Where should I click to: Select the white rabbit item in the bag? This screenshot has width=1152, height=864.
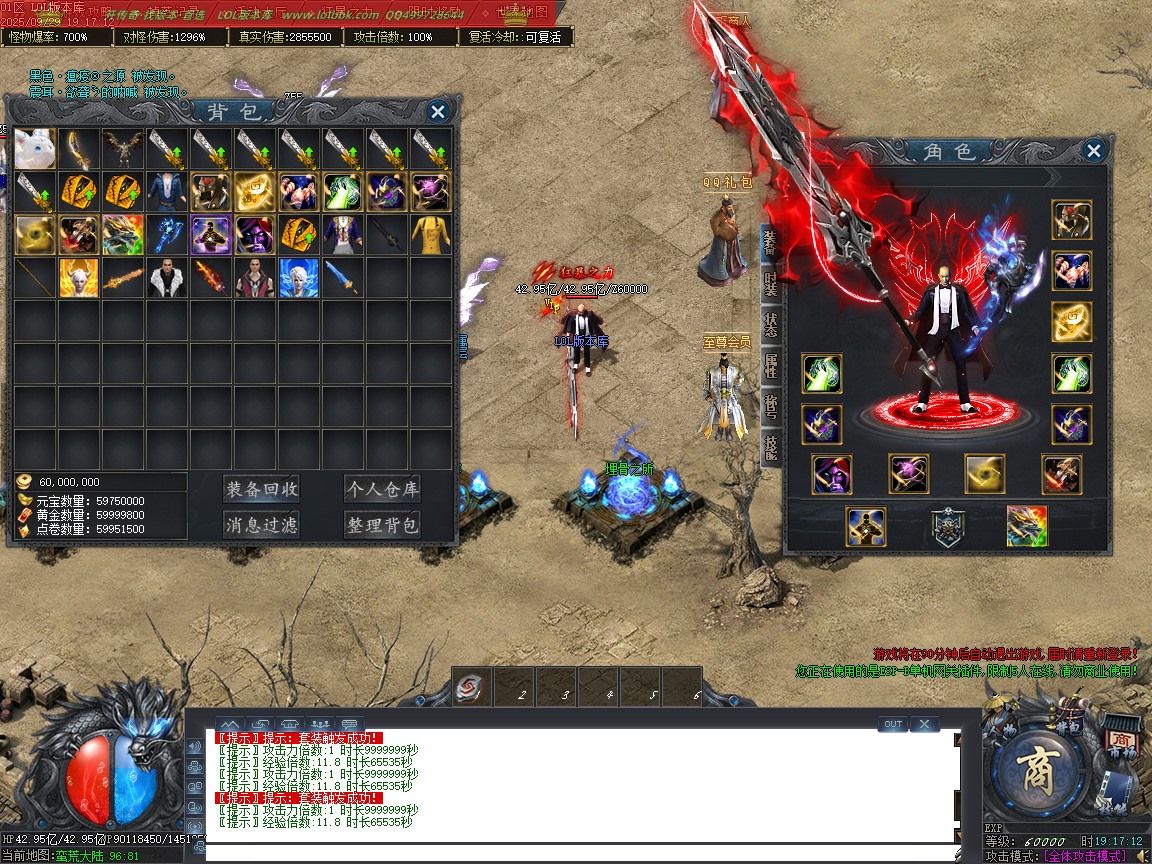pos(35,147)
